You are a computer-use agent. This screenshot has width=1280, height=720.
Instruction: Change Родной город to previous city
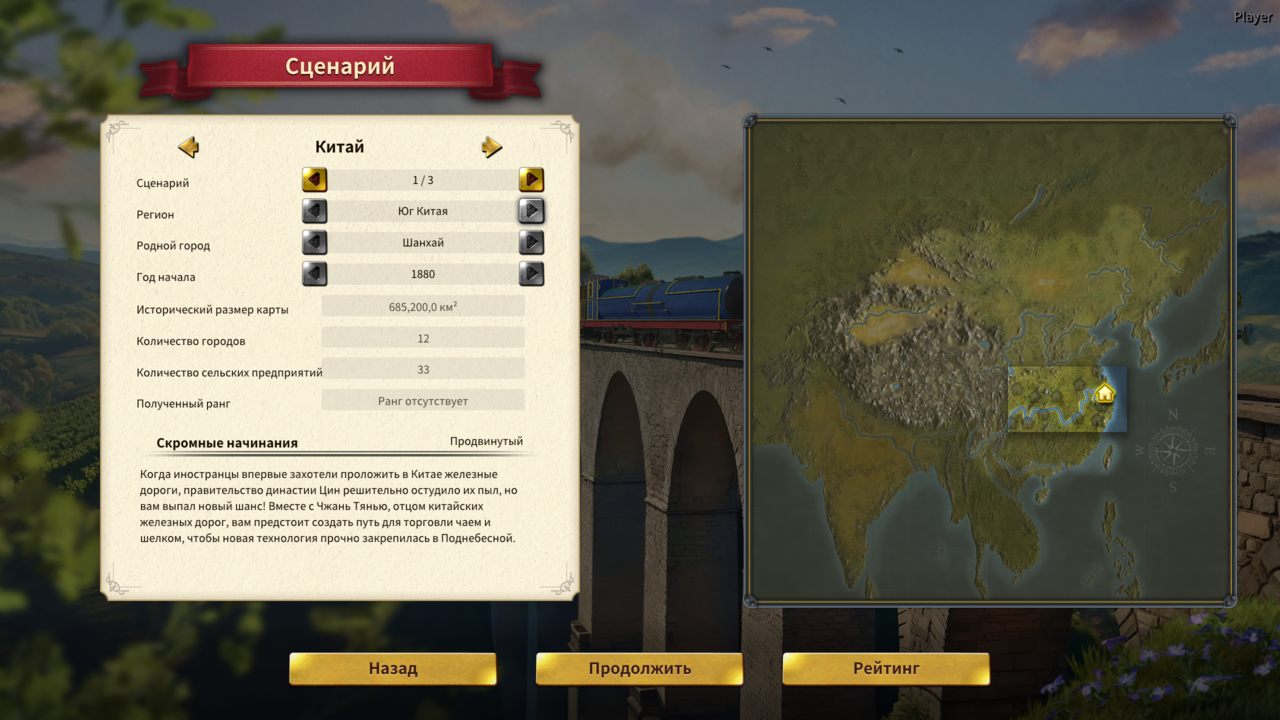pyautogui.click(x=315, y=243)
